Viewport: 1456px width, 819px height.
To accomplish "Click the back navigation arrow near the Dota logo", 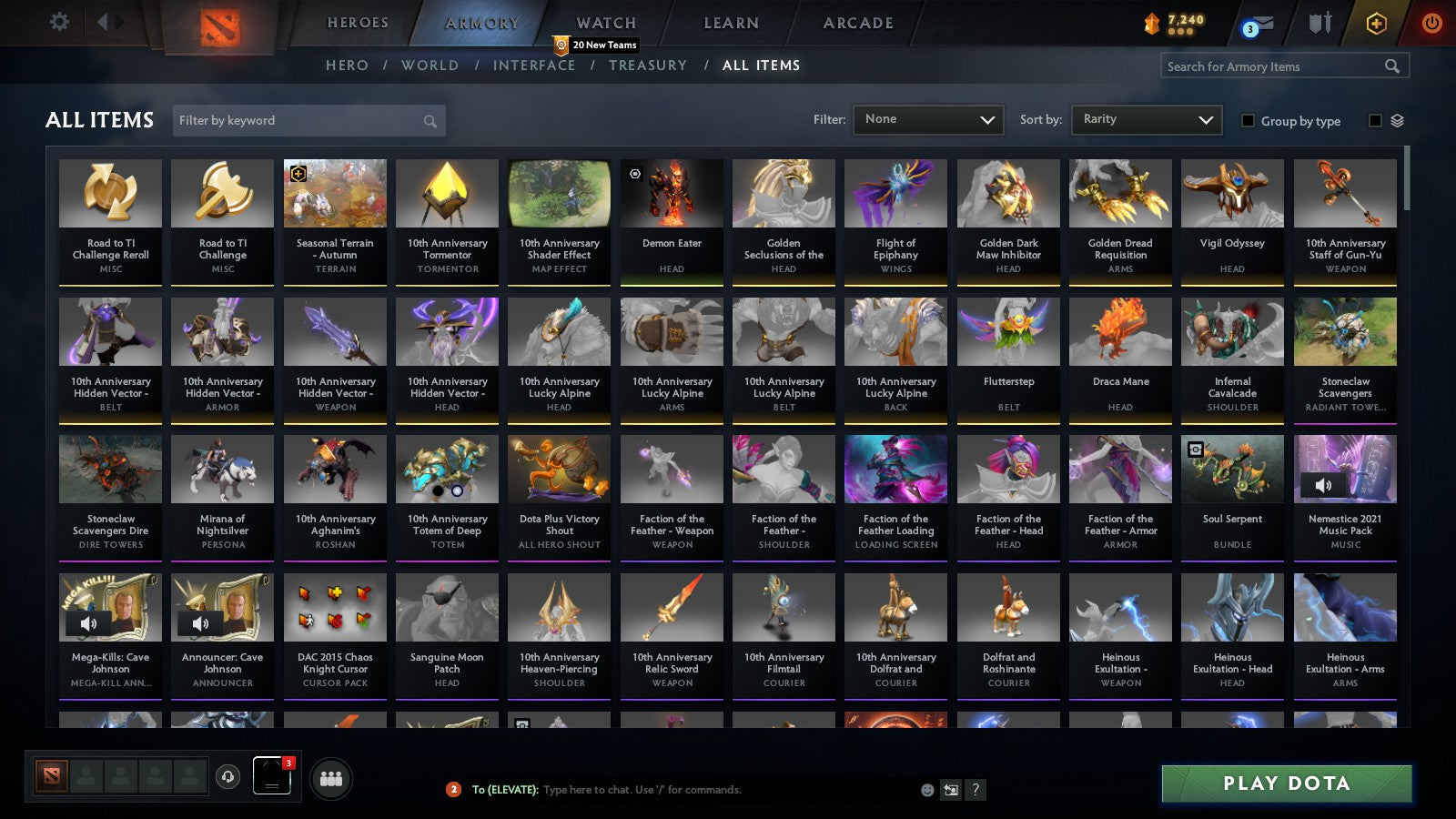I will (x=103, y=22).
